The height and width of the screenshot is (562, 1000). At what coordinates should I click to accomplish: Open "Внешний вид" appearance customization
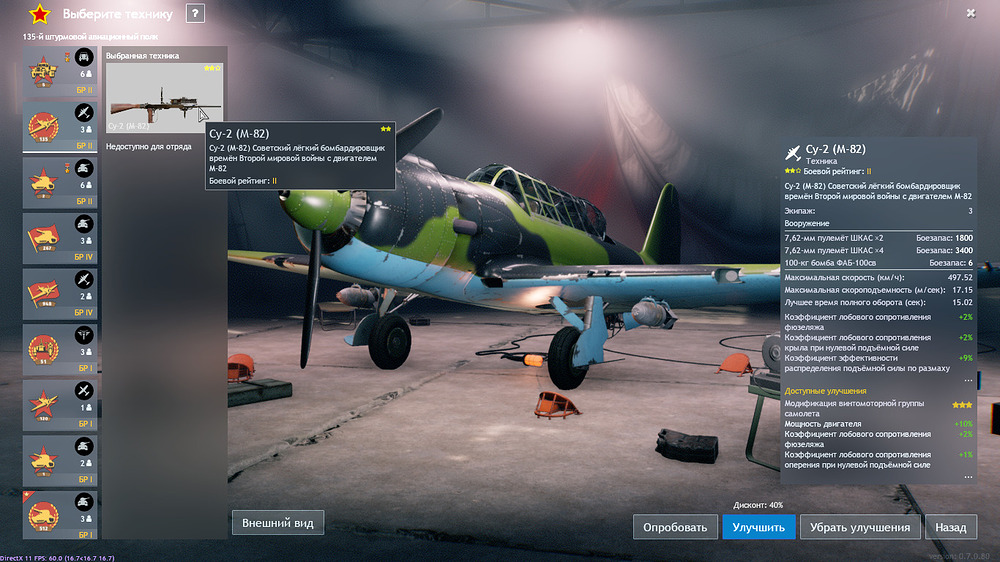coord(279,522)
